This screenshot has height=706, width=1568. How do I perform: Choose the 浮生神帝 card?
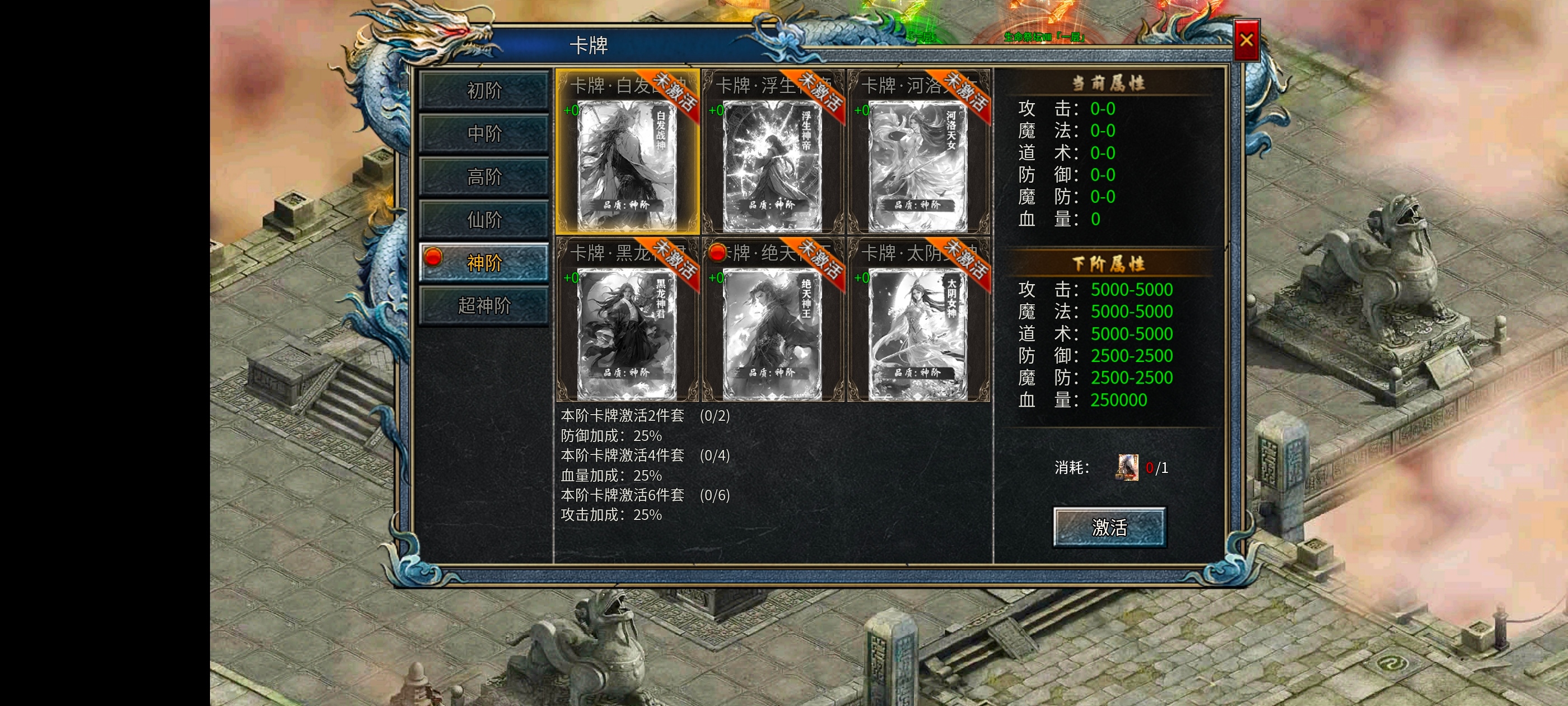(772, 160)
